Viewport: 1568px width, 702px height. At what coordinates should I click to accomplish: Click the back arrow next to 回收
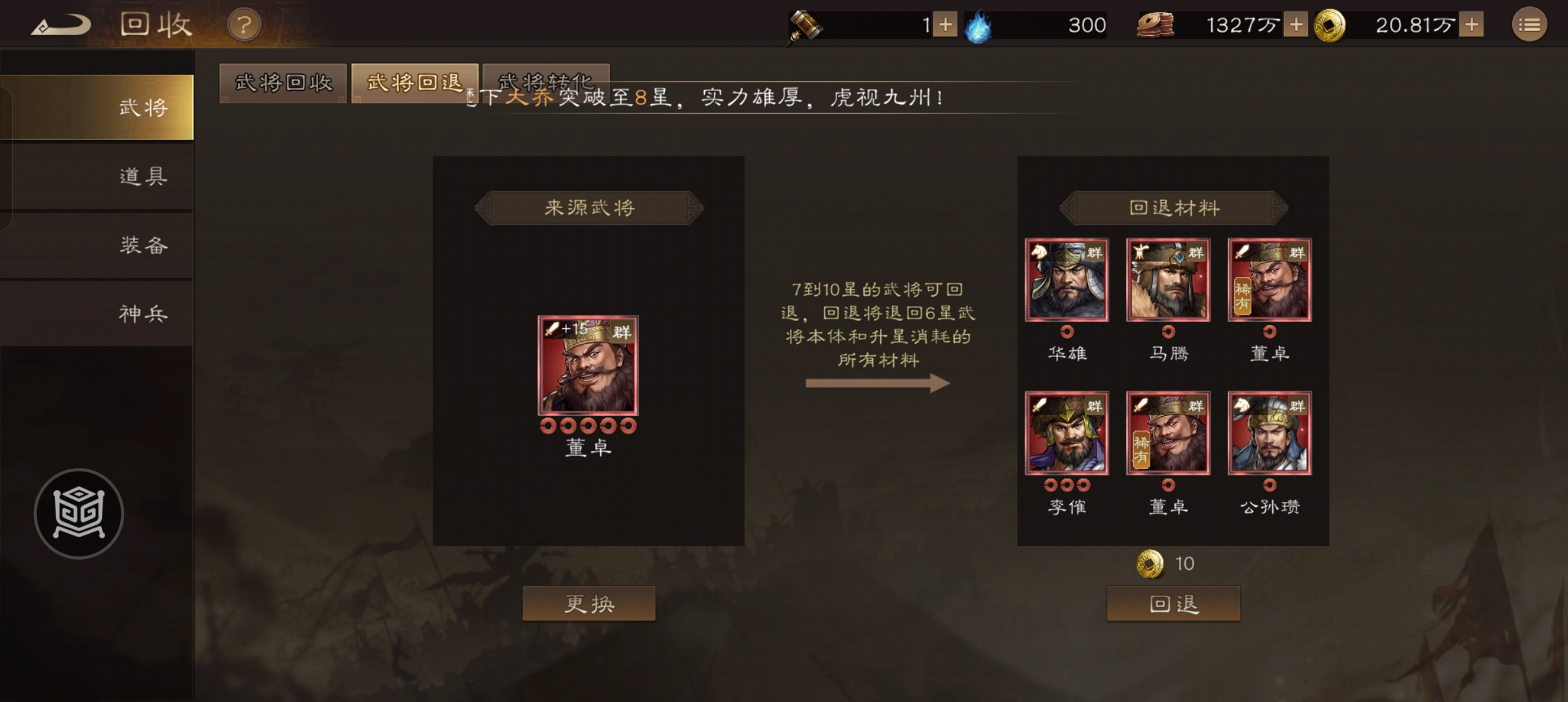tap(62, 25)
